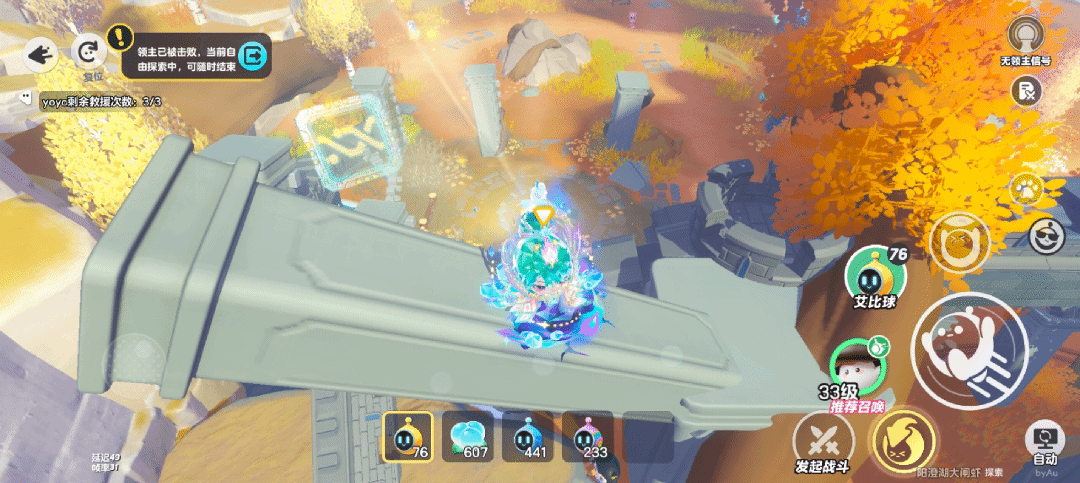Open the 无领主信号 lord signal icon

[x=1024, y=38]
